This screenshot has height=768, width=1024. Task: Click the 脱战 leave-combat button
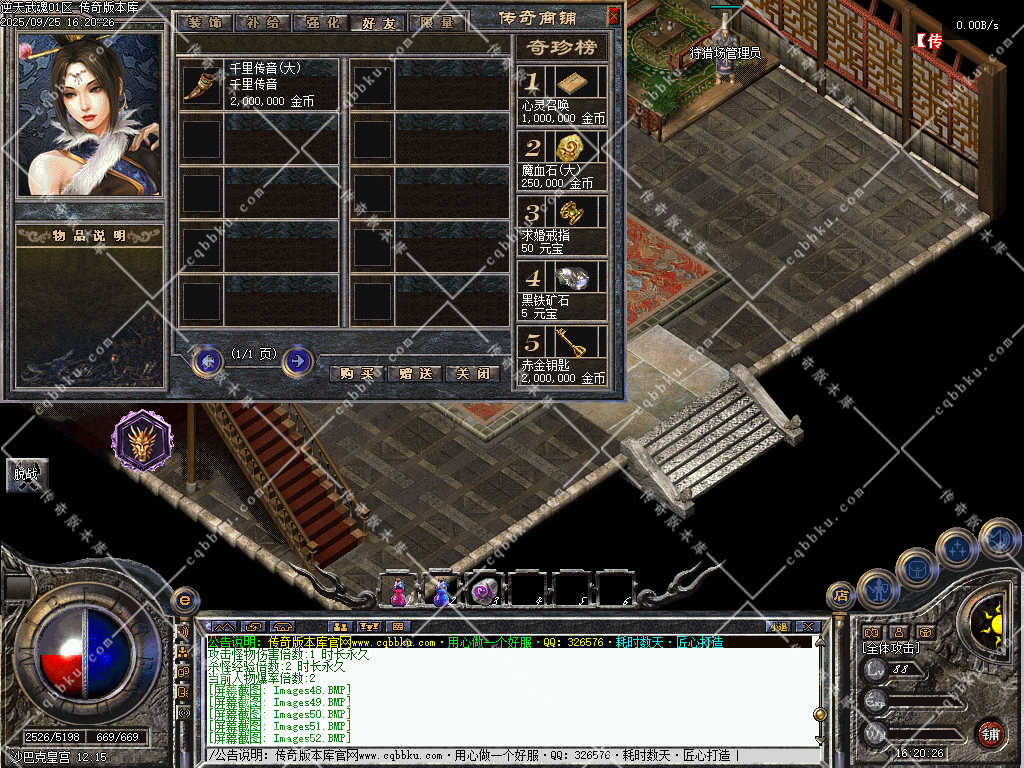26,474
